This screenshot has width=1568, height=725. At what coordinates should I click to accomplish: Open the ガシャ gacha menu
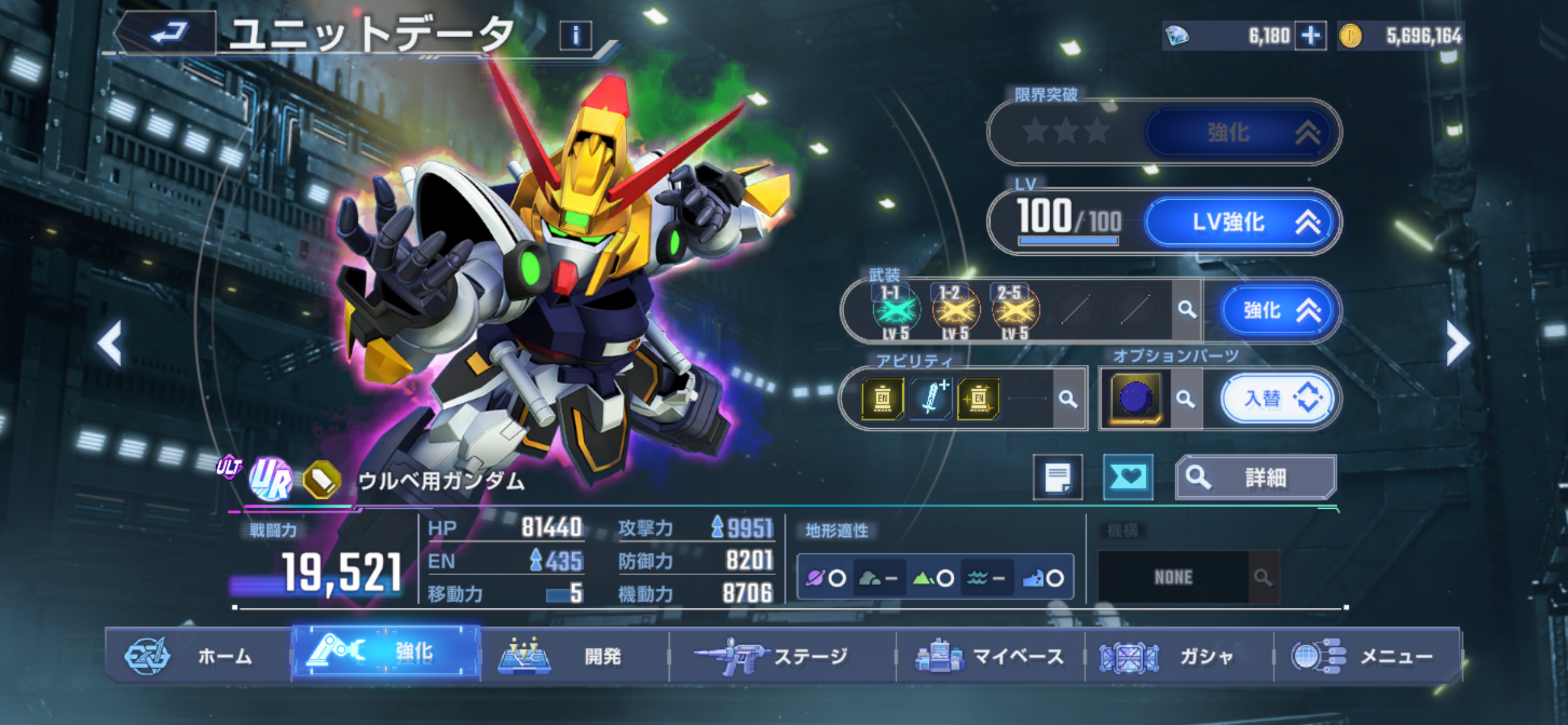tap(1178, 656)
